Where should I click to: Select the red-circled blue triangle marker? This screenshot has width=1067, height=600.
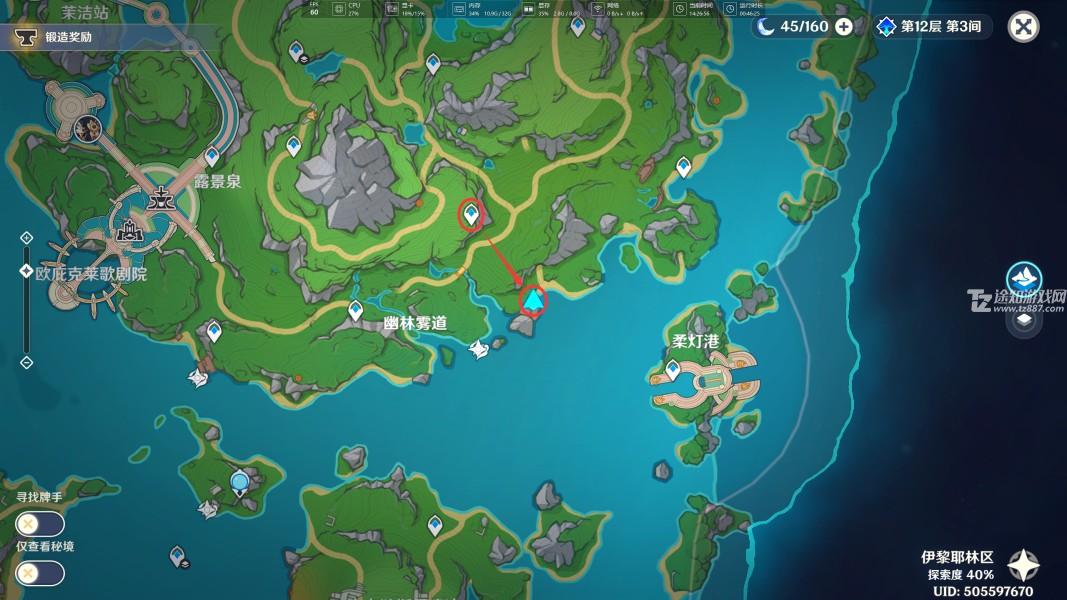(535, 299)
